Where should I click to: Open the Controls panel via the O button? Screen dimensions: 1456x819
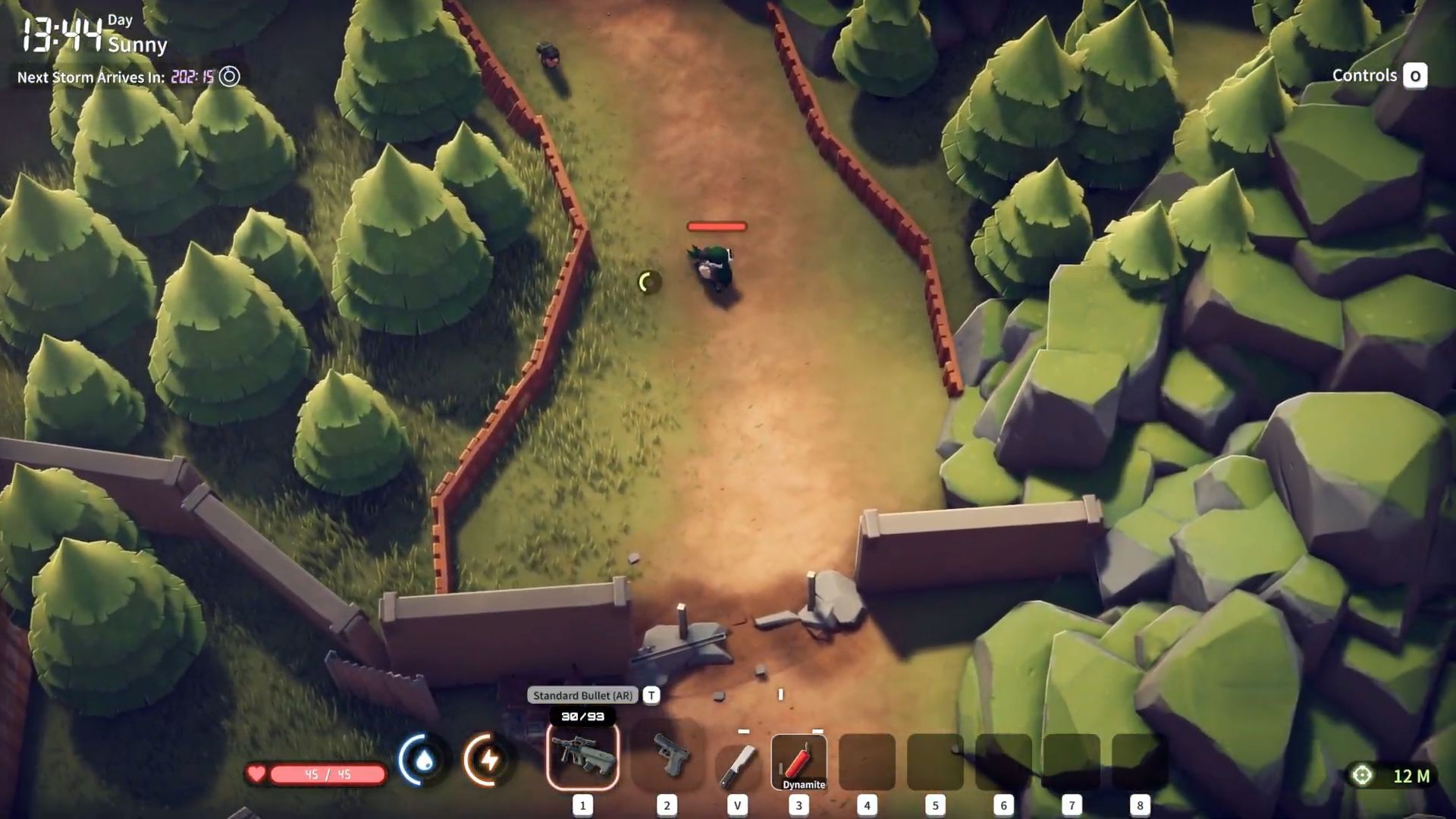click(x=1415, y=76)
